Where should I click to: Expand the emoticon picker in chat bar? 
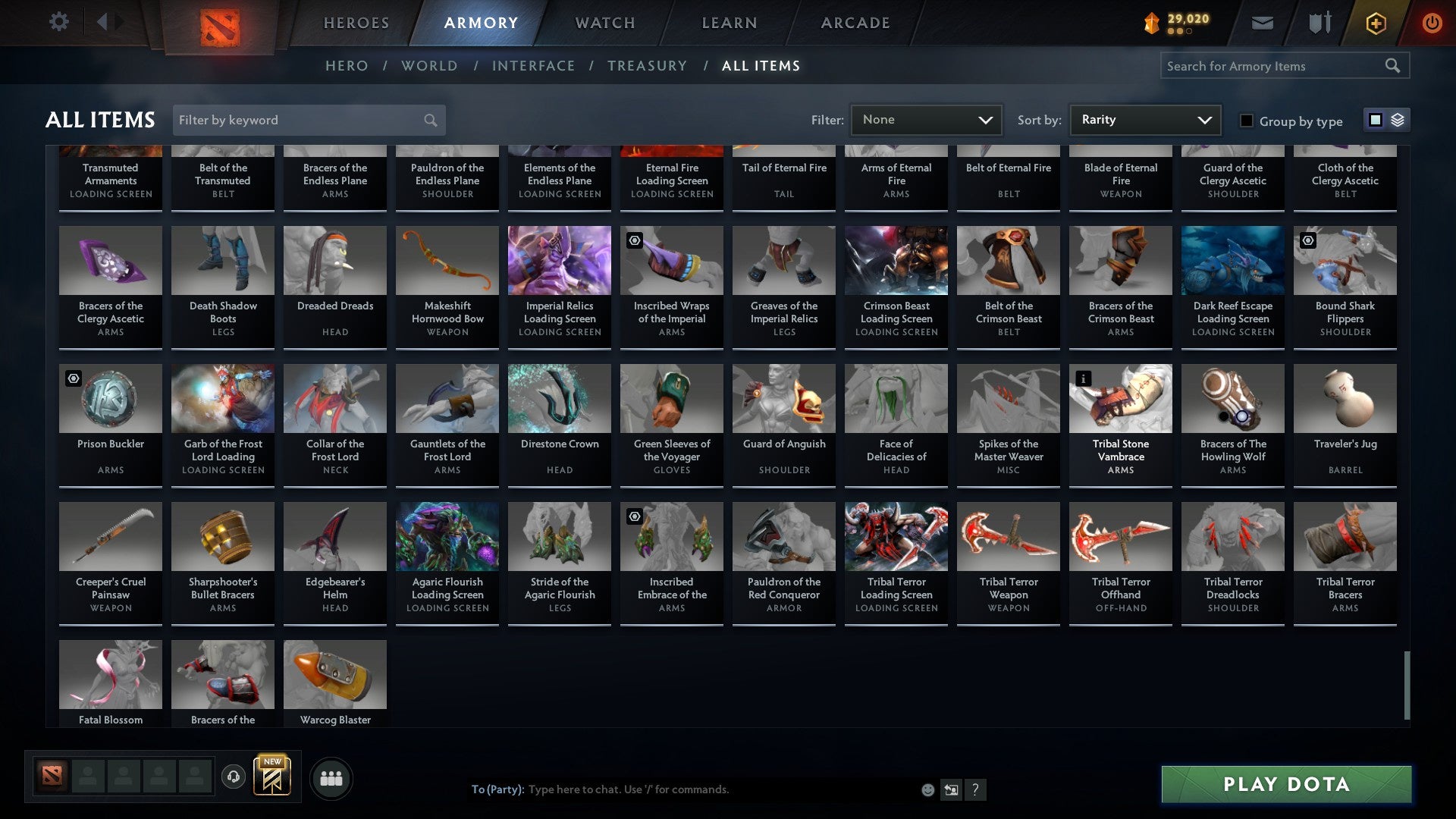pyautogui.click(x=927, y=789)
